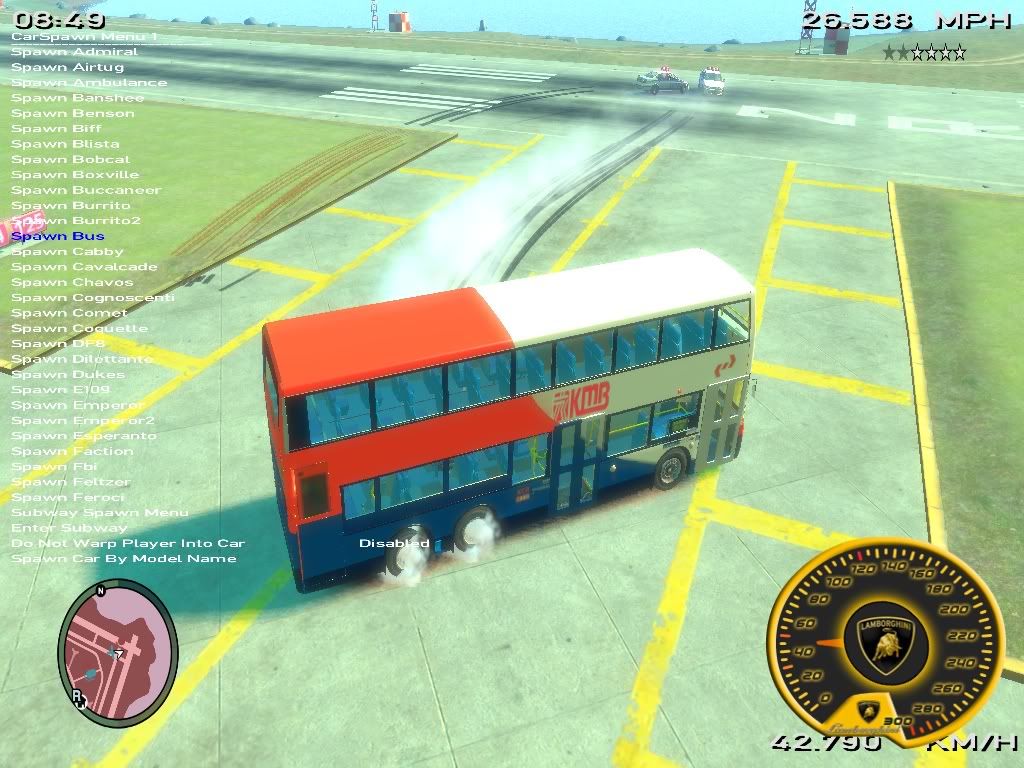Spawn the Admiral car

pyautogui.click(x=74, y=52)
